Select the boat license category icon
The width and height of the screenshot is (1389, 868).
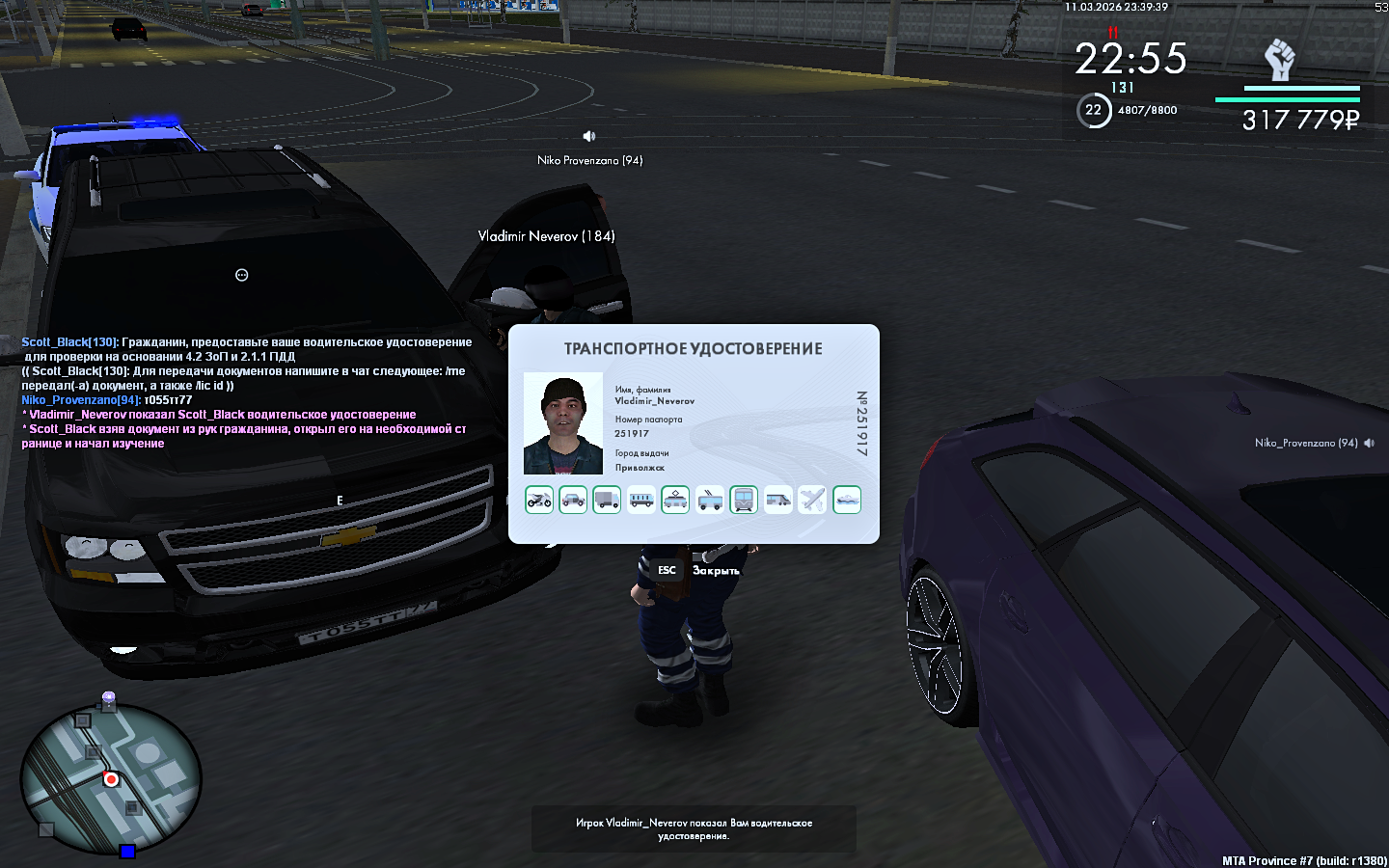point(847,500)
